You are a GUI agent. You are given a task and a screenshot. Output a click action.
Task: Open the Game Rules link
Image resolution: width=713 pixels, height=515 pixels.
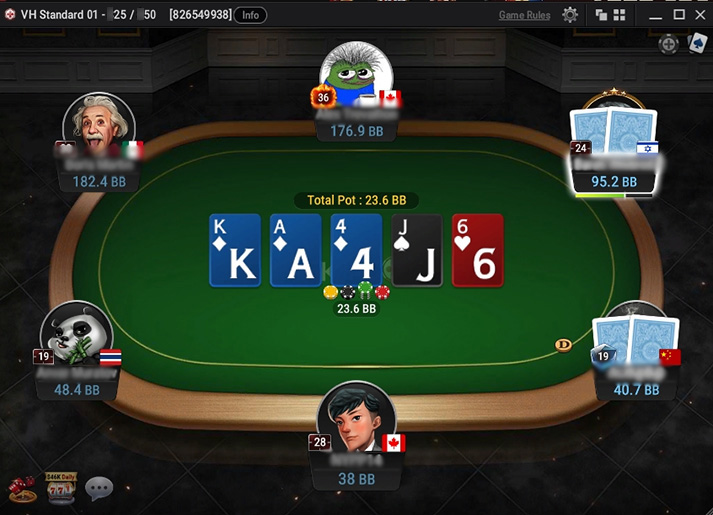(x=524, y=15)
